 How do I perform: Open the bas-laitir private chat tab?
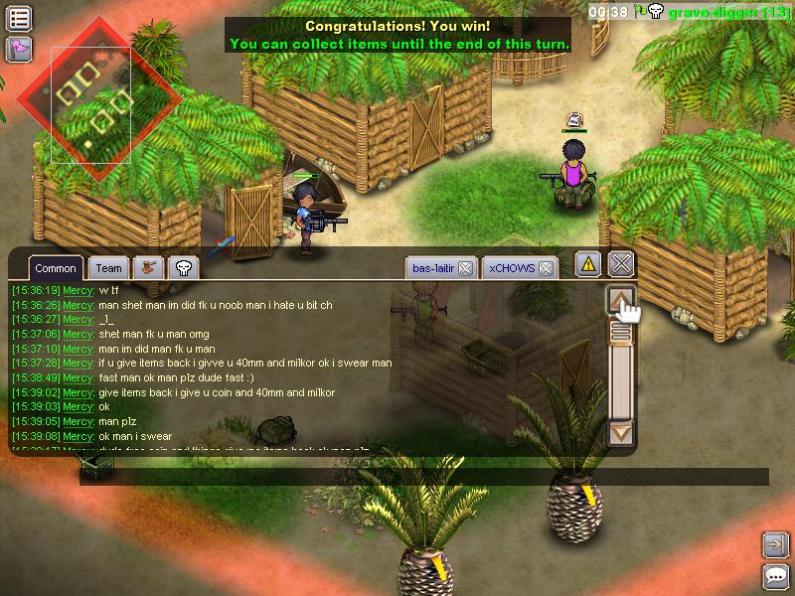tap(433, 268)
